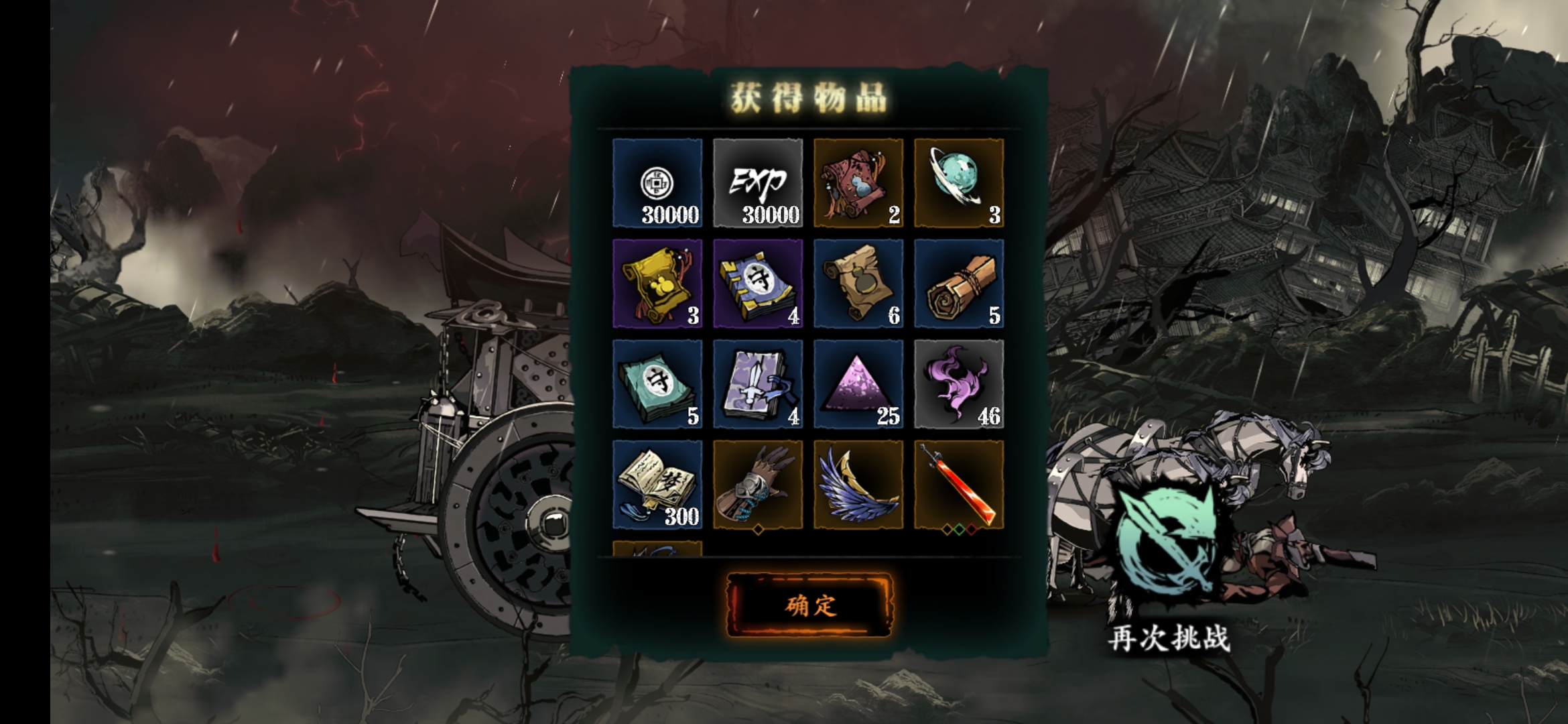The width and height of the screenshot is (1568, 724).
Task: View the golden gourd scroll item
Action: click(657, 284)
